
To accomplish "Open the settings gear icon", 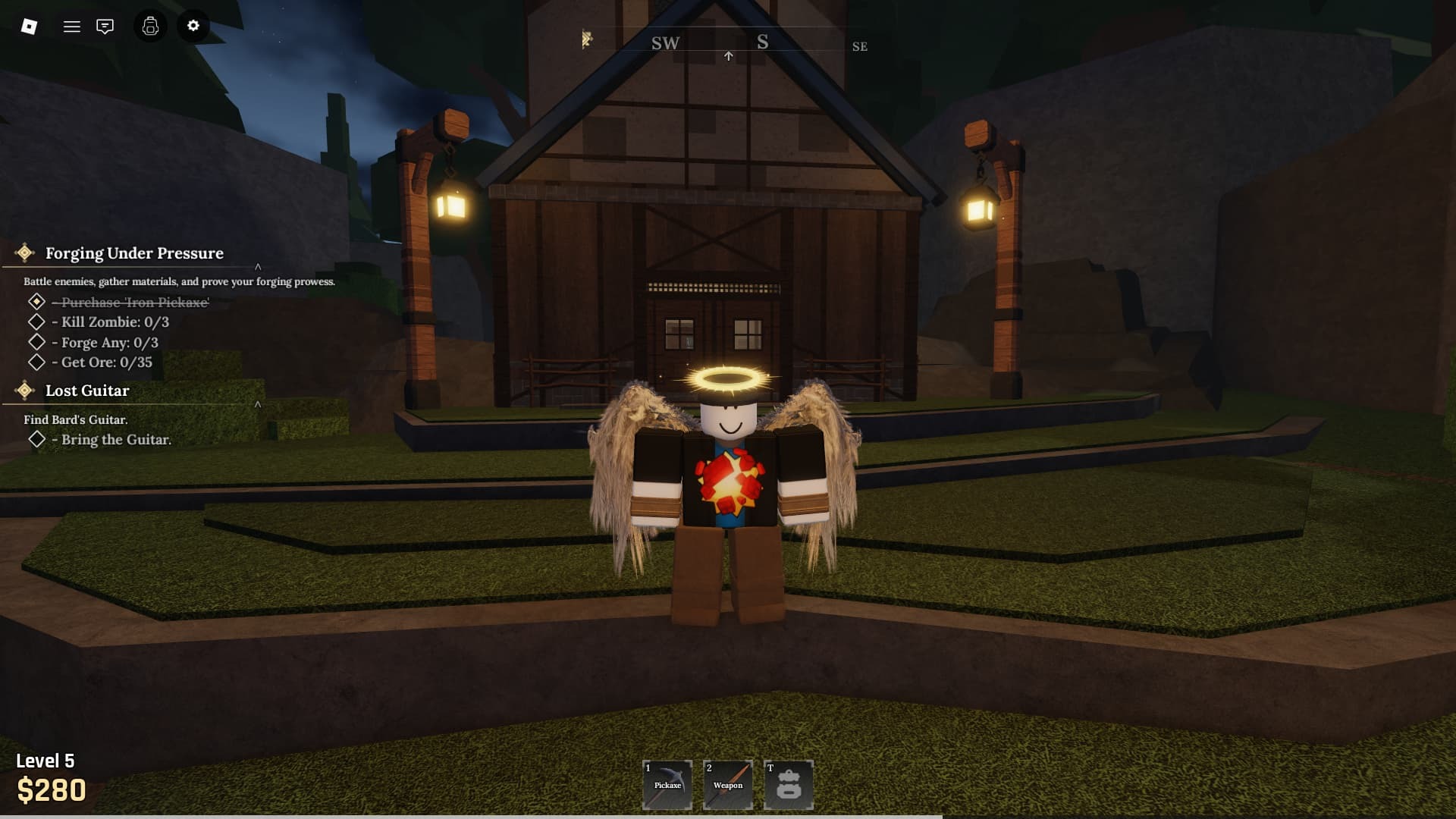I will click(193, 26).
